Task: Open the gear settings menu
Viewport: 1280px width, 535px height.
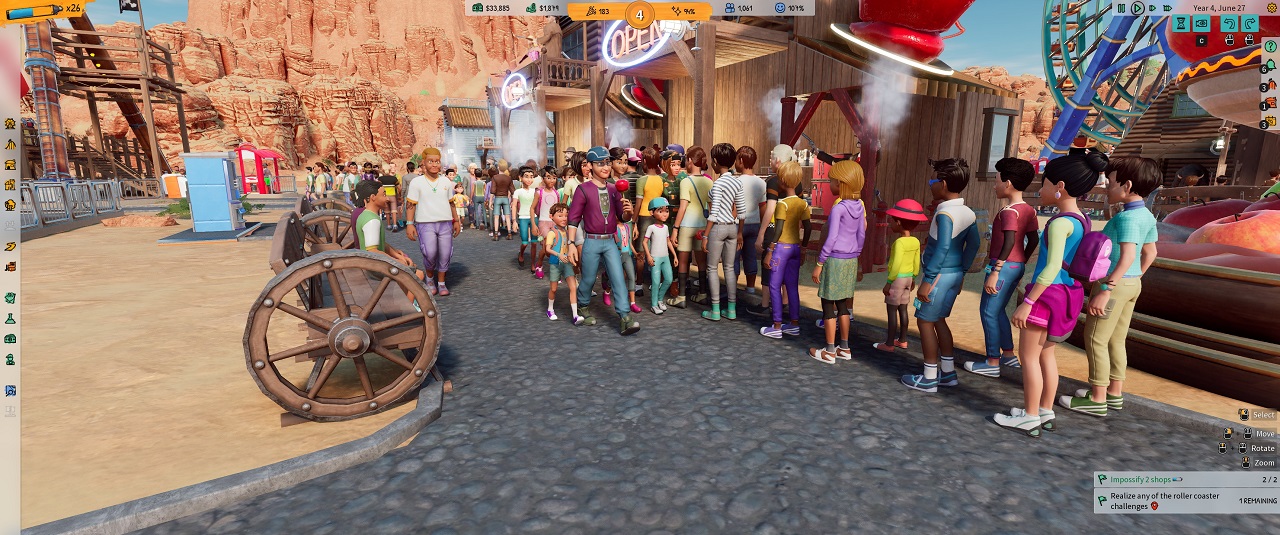Action: 1272,8
